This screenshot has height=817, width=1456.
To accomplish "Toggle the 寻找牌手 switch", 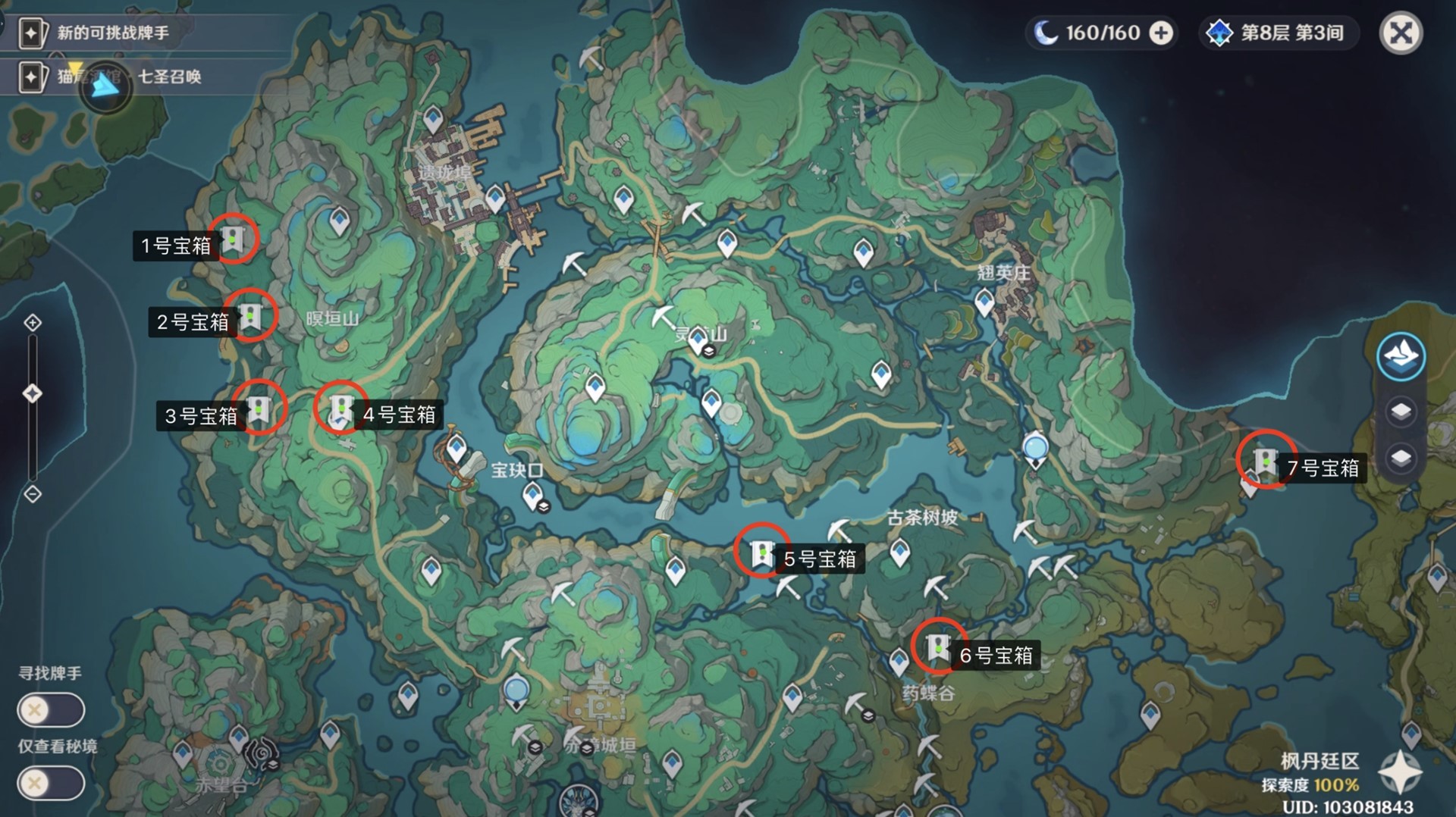I will tap(50, 710).
